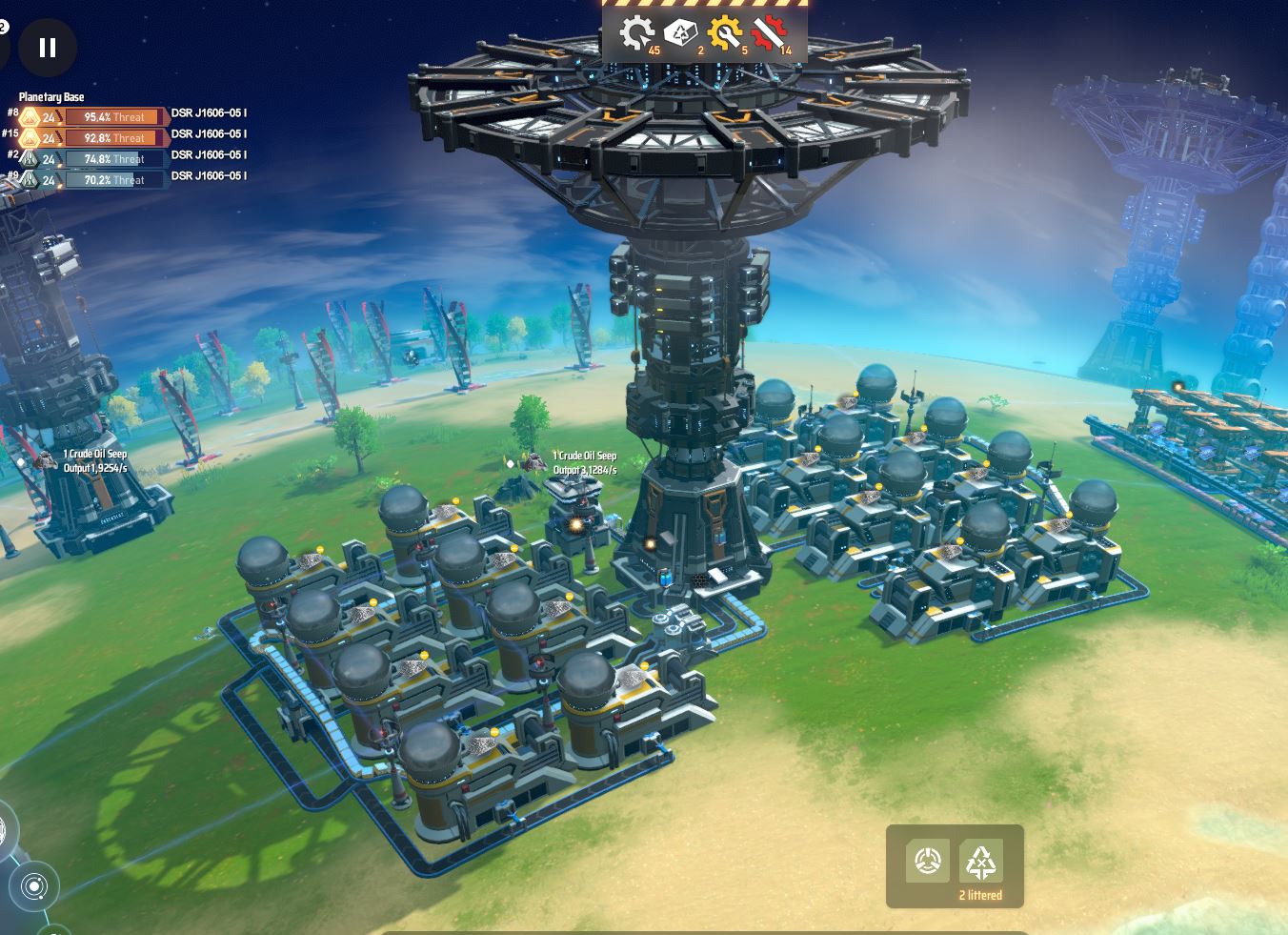
Task: Select the #15 planetary base at 92.8% threat
Action: pos(114,138)
